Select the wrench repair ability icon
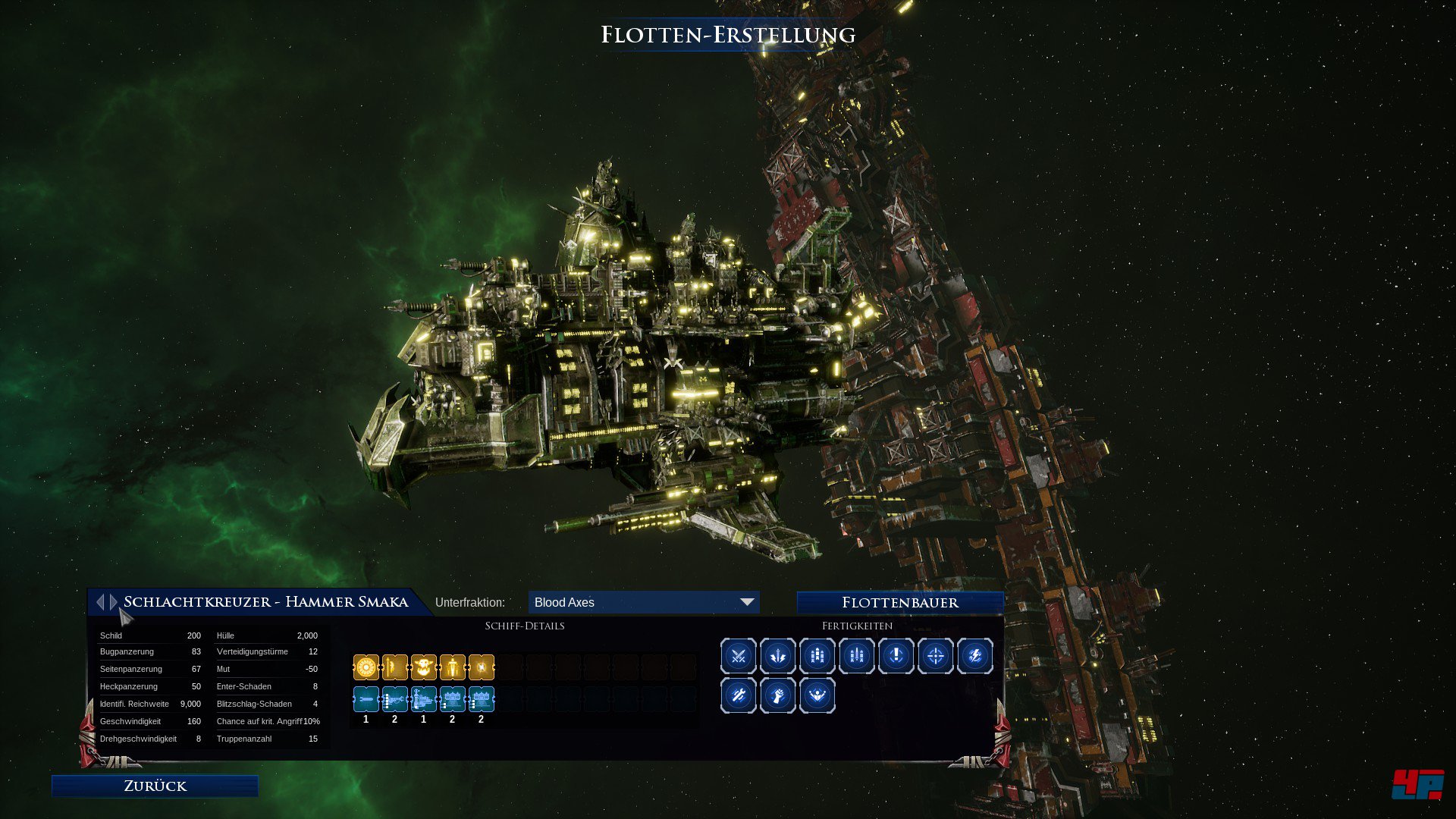Viewport: 1456px width, 819px height. 739,695
